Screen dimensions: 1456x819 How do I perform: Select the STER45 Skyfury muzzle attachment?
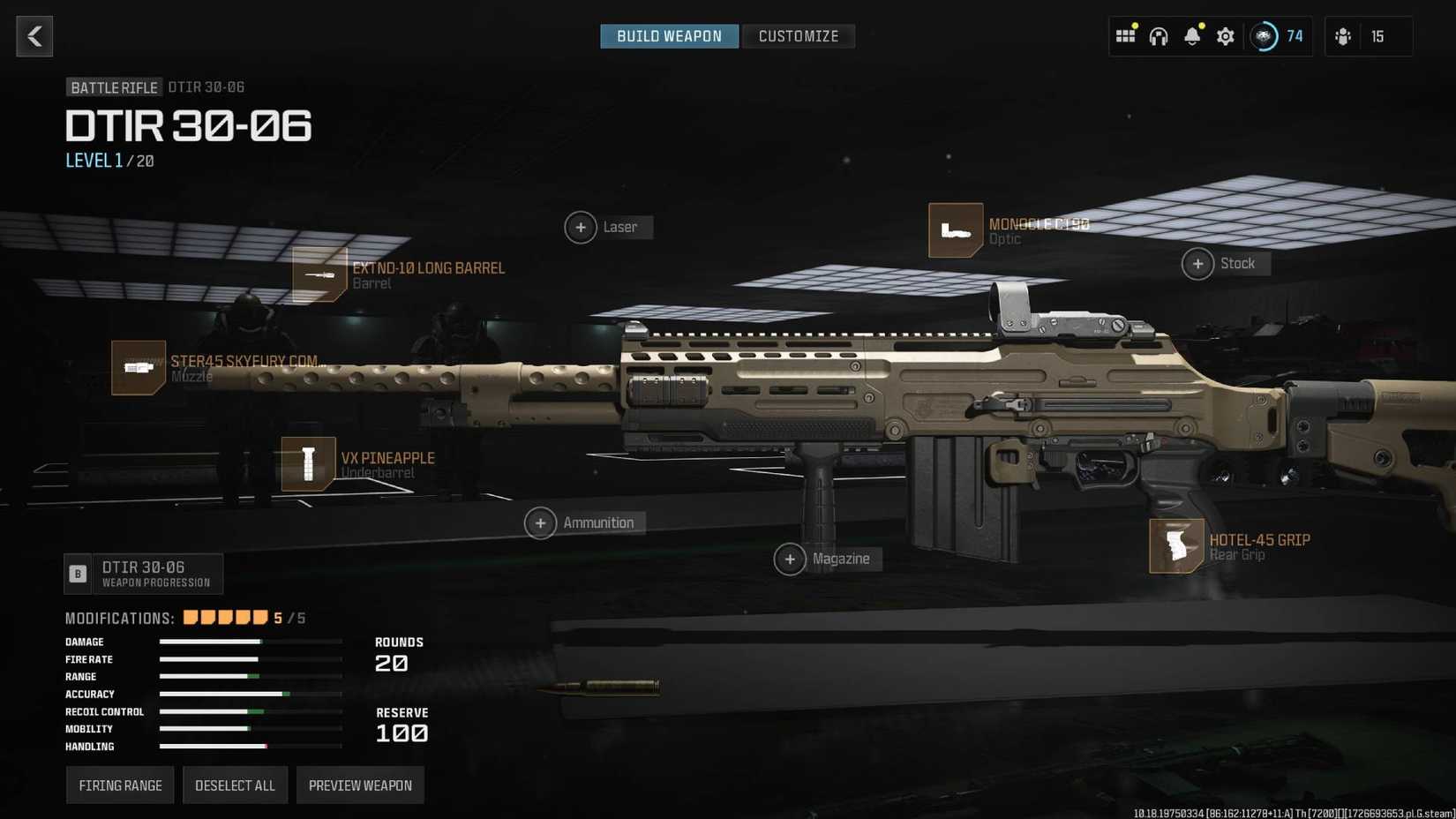tap(137, 367)
